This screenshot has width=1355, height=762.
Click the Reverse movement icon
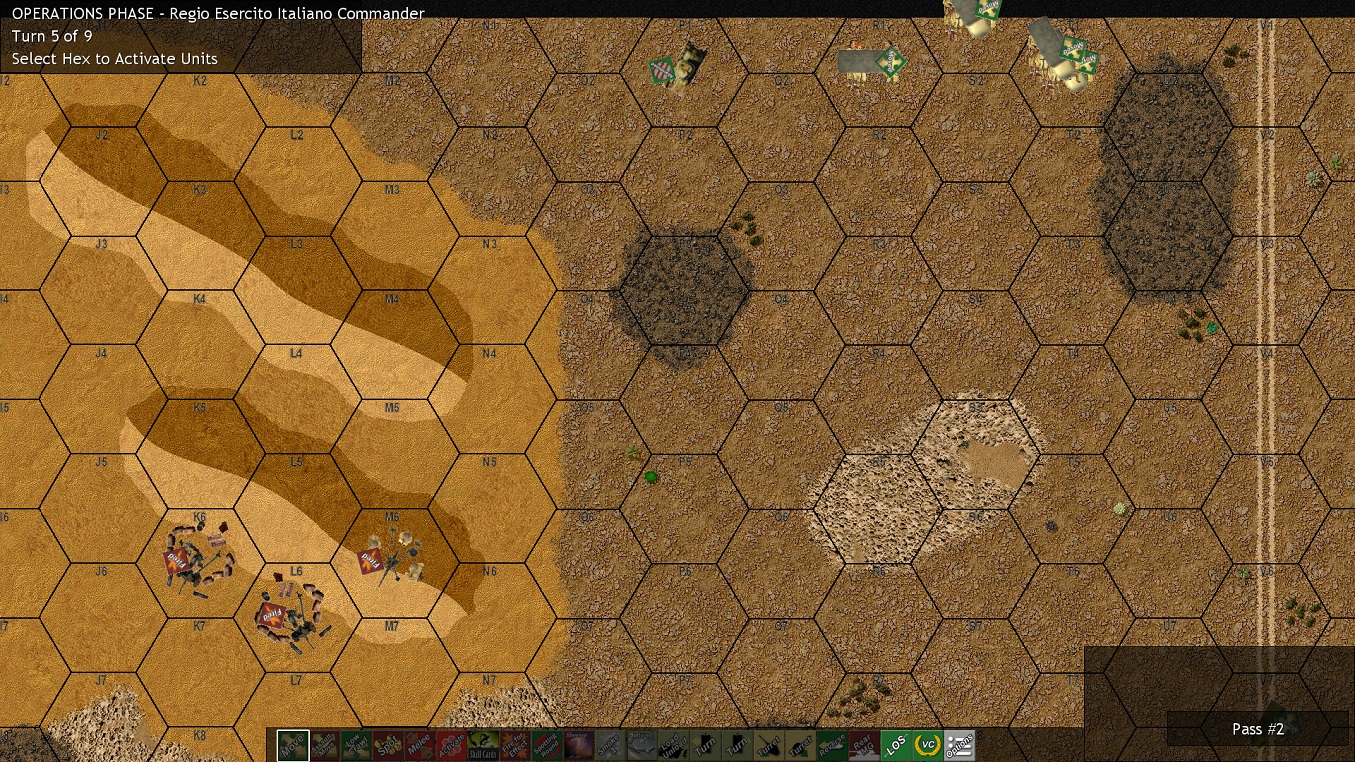point(835,745)
